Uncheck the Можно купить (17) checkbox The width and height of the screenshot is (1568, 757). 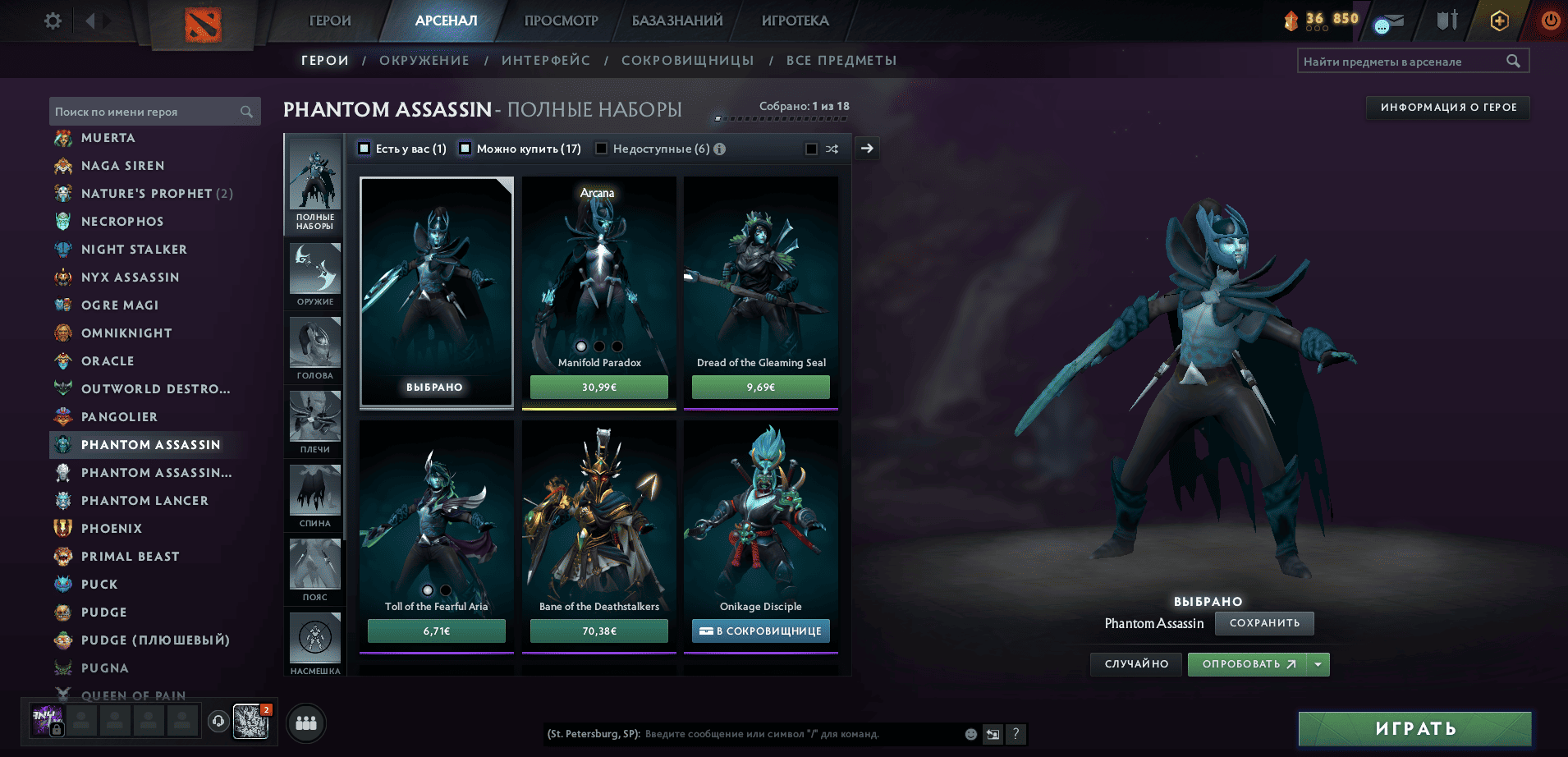tap(465, 149)
